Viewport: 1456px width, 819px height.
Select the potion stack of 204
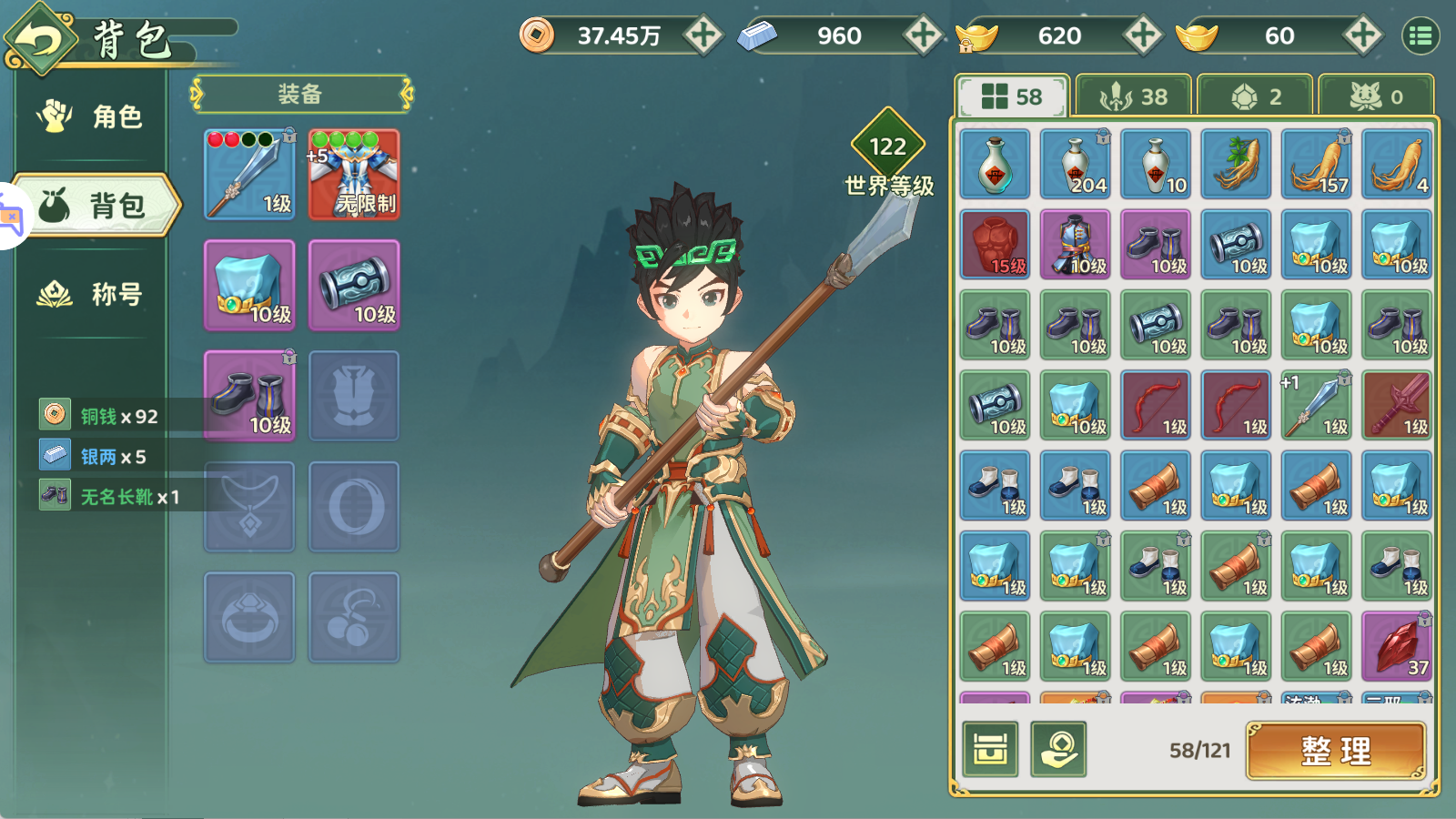point(1076,164)
